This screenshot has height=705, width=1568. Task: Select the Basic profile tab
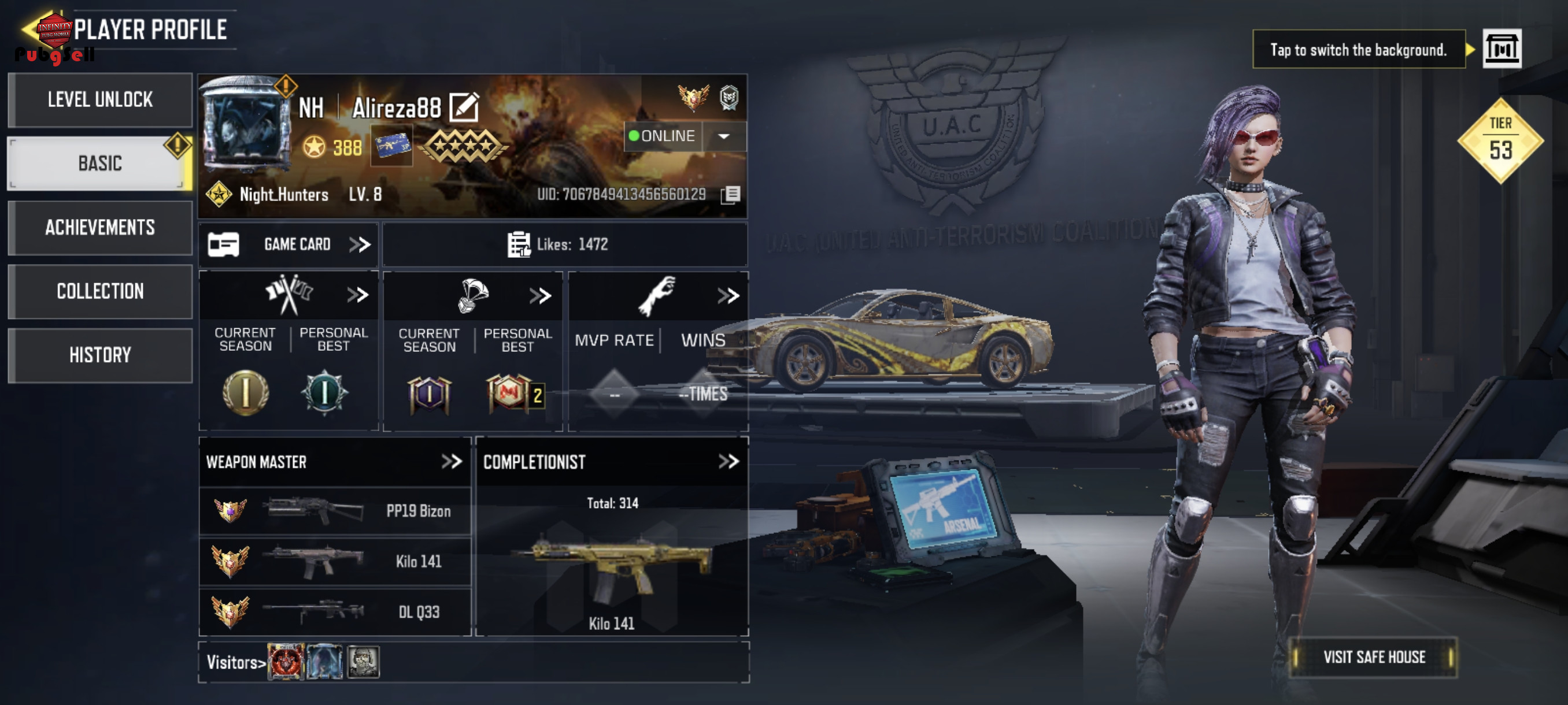100,163
